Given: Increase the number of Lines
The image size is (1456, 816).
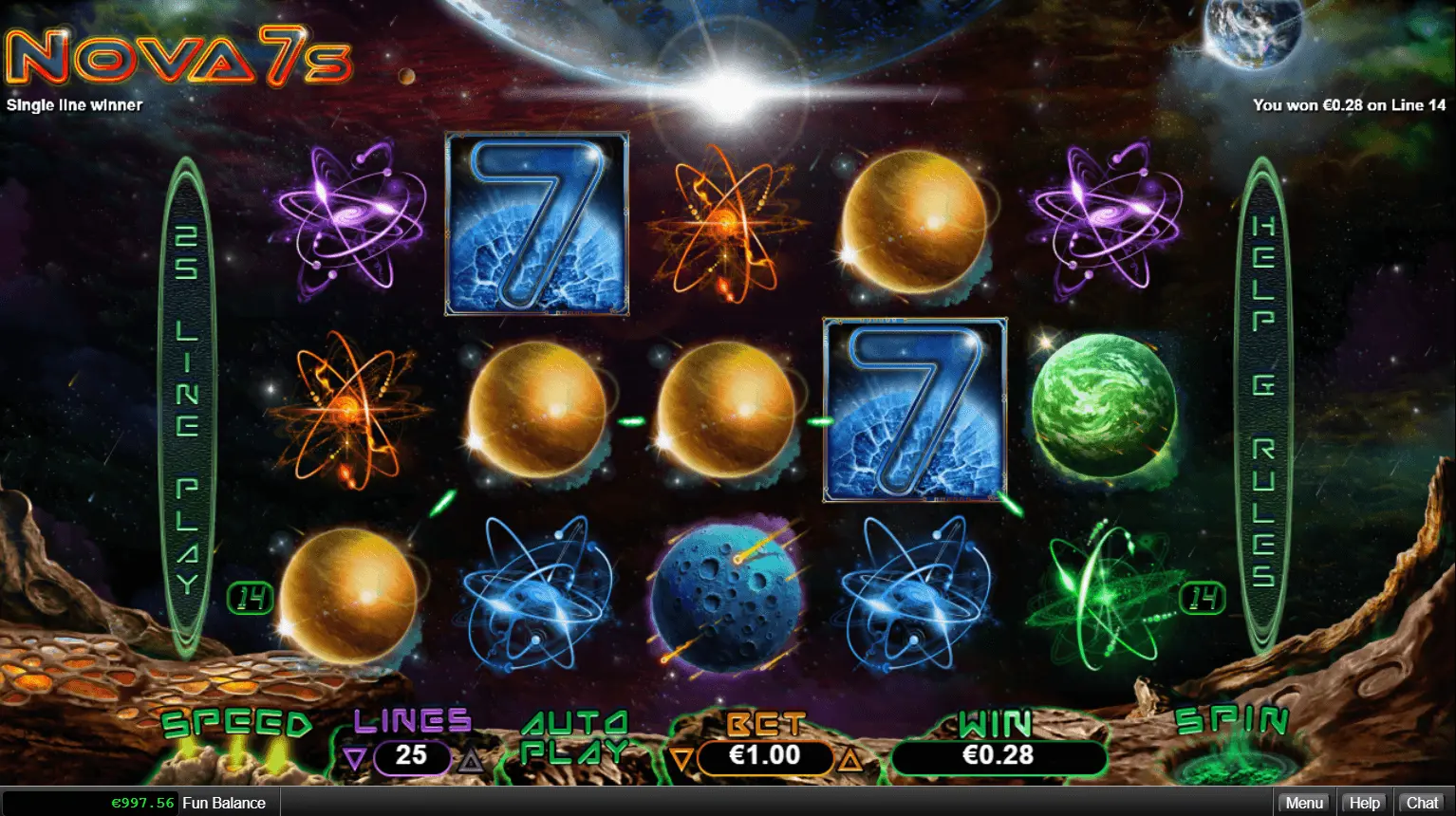Looking at the screenshot, I should pos(471,758).
